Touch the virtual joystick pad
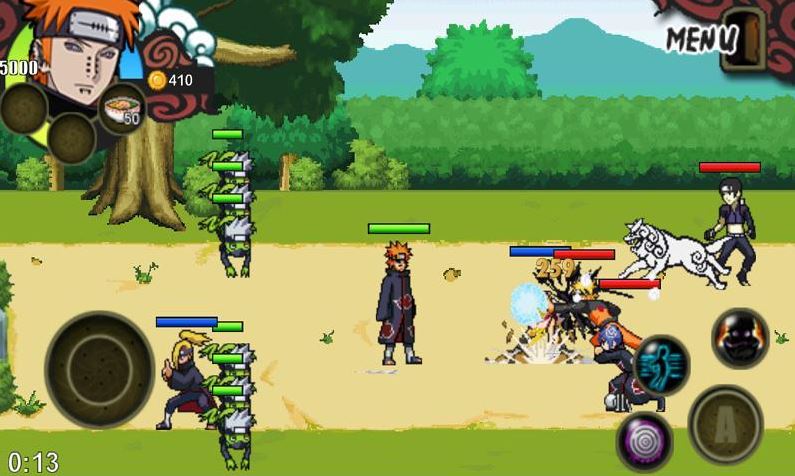Screen dimensions: 795x476 click(x=99, y=369)
